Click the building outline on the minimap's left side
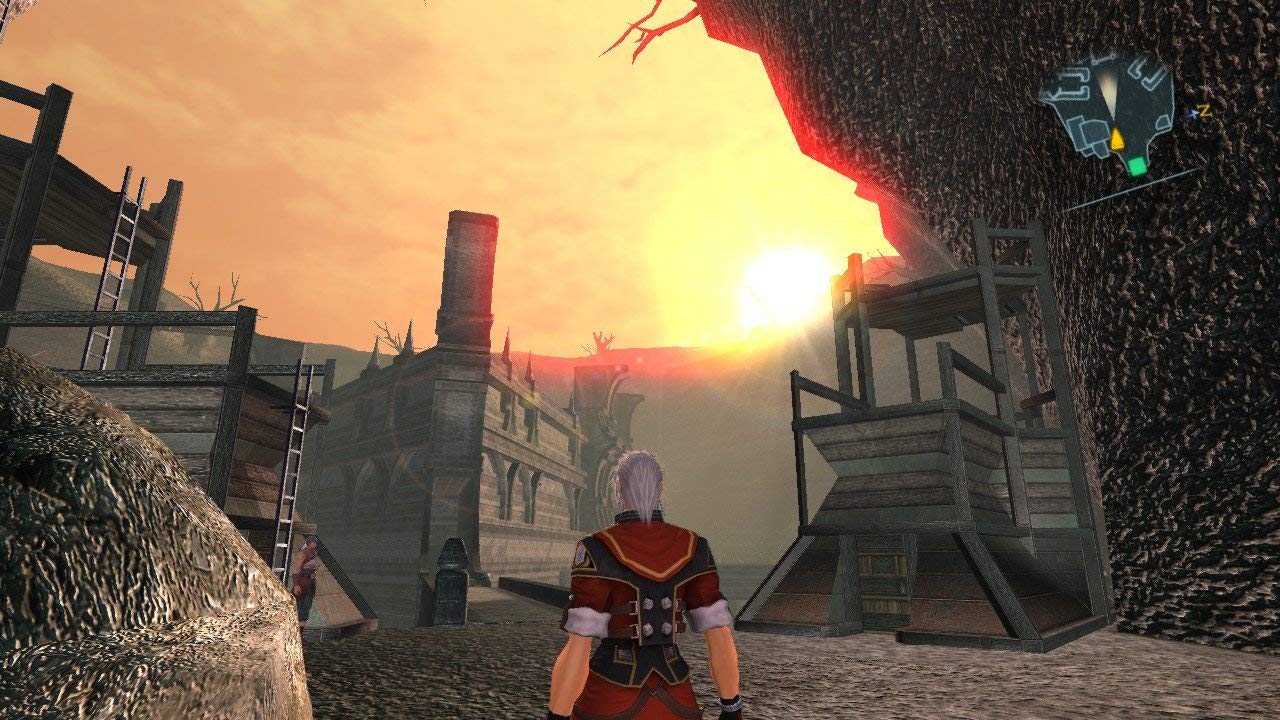This screenshot has width=1280, height=720. (1072, 85)
